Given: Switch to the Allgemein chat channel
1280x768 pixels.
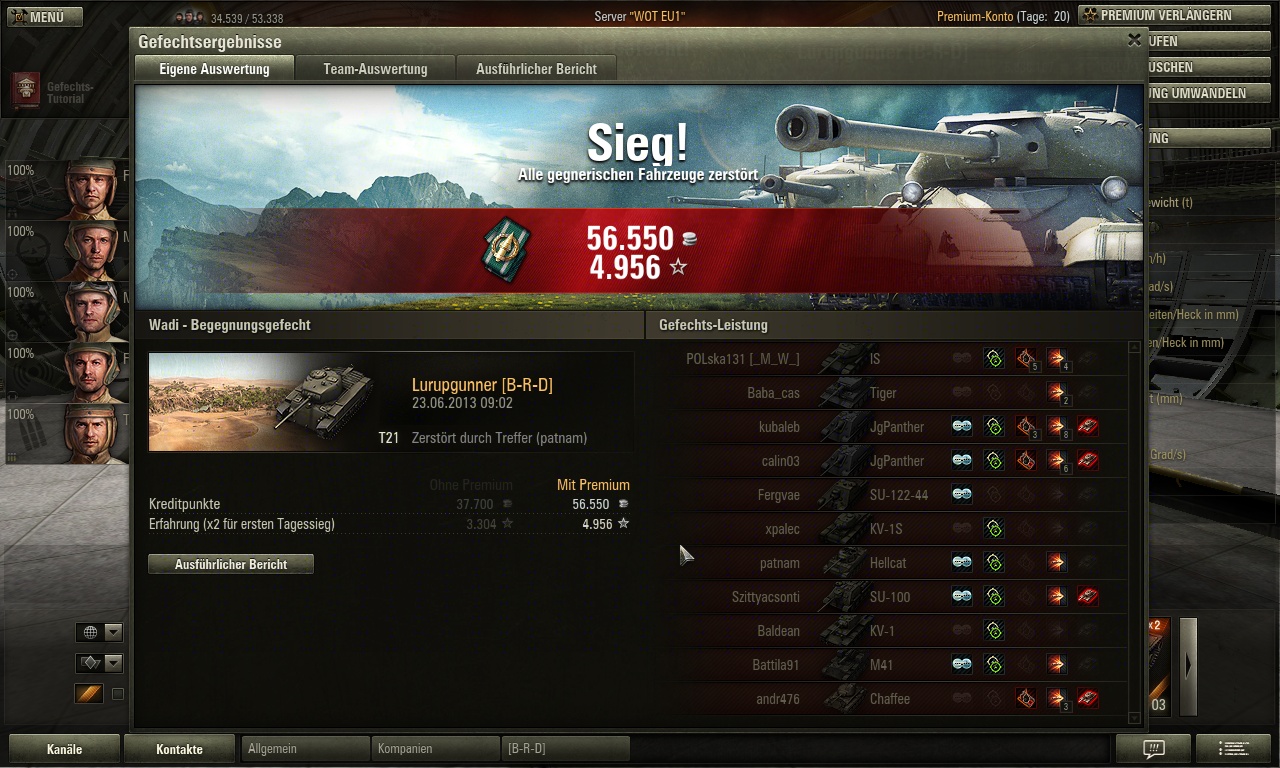Looking at the screenshot, I should 305,749.
